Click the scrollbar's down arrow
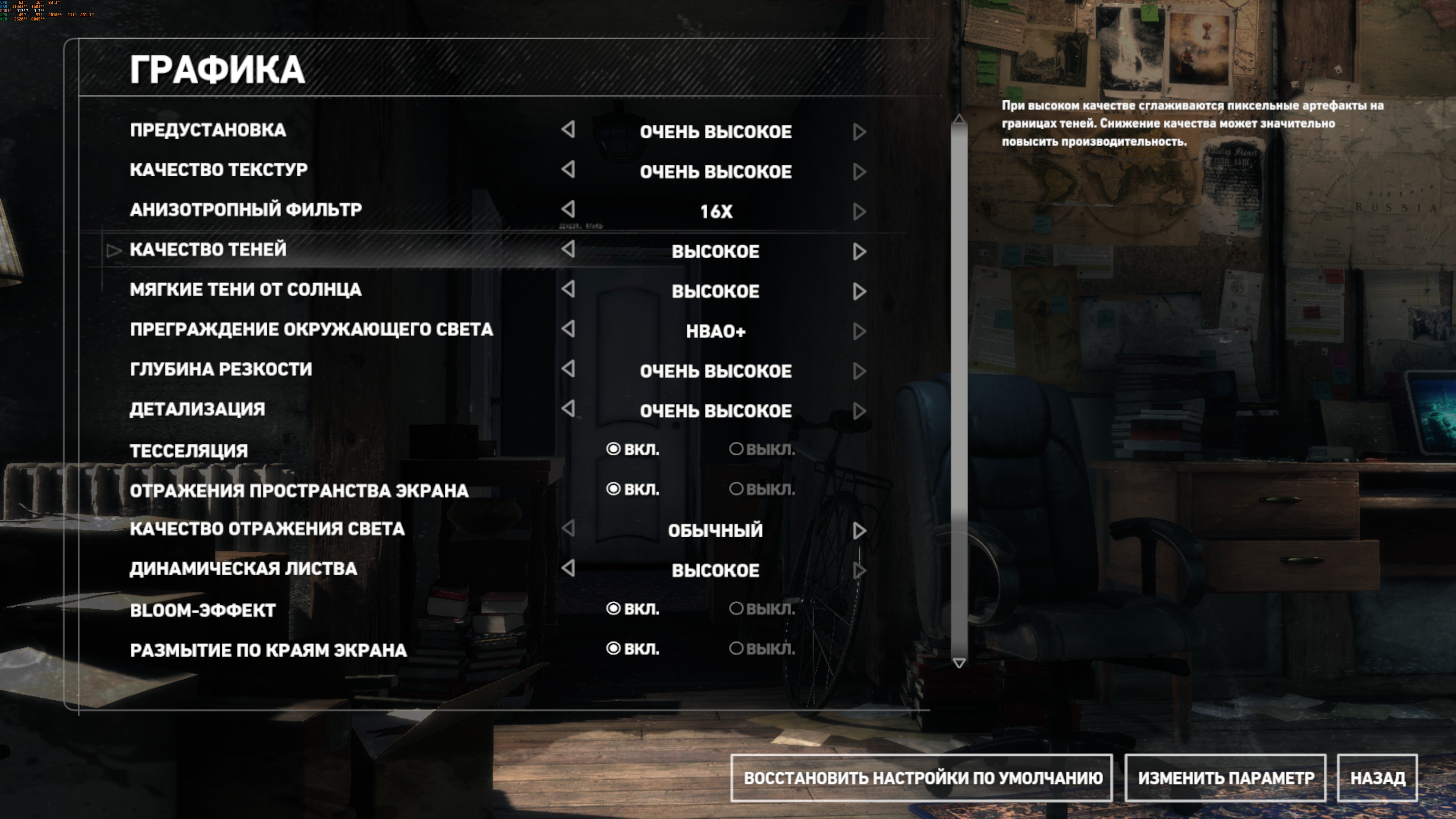This screenshot has height=819, width=1456. 959,662
